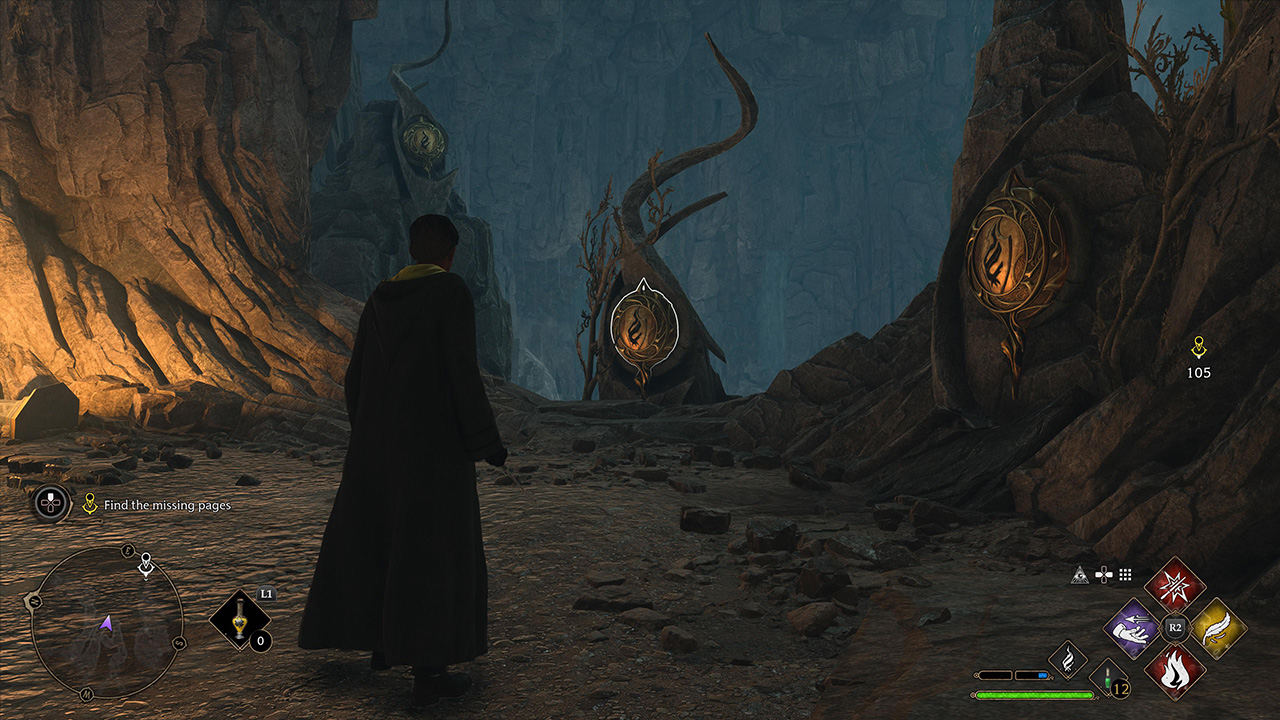Open the circular minimap
The height and width of the screenshot is (720, 1280).
tap(106, 622)
